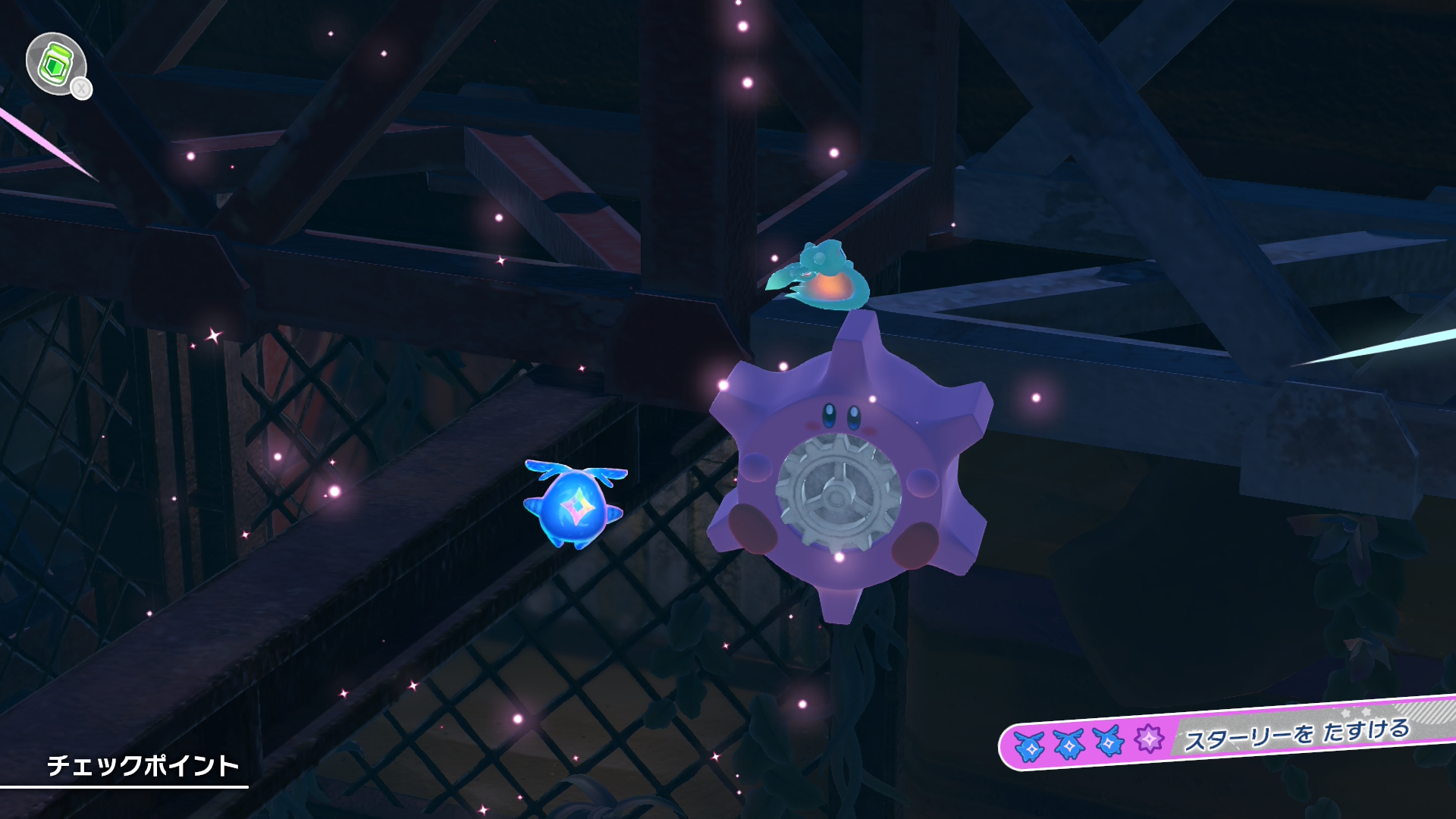Select the green jar item icon
1456x819 pixels.
click(55, 64)
